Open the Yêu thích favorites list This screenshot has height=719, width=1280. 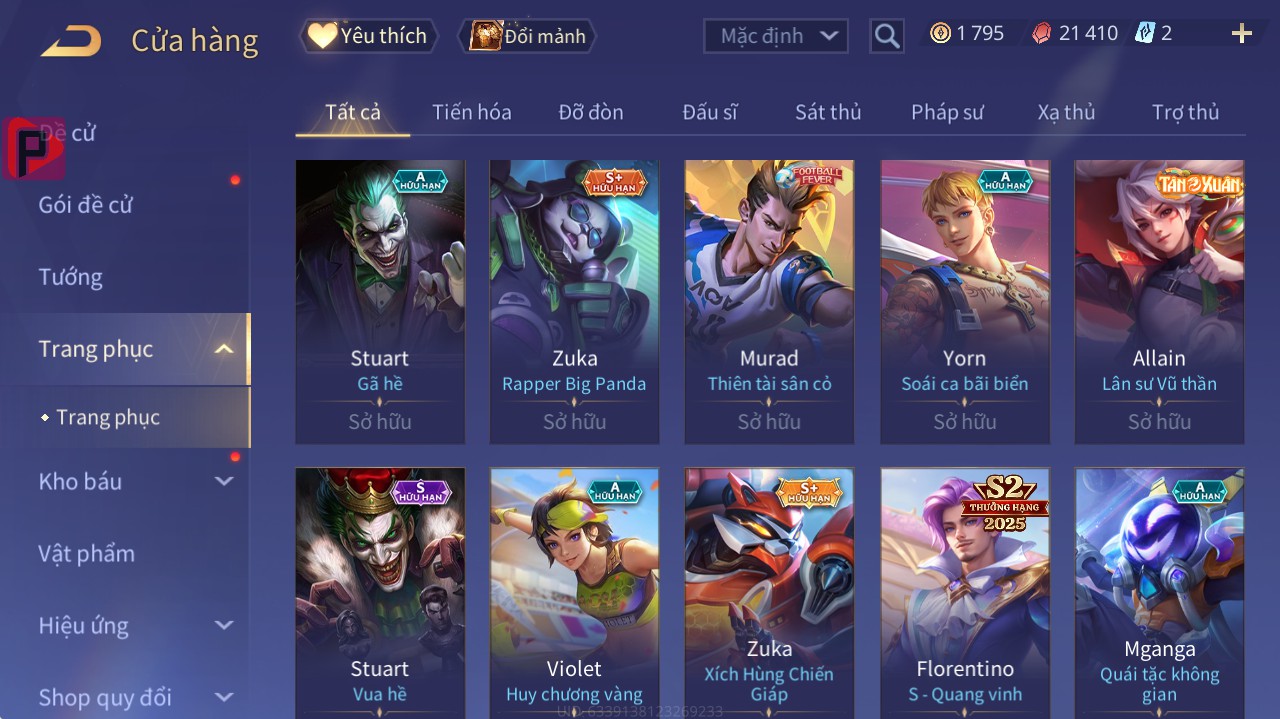[369, 36]
